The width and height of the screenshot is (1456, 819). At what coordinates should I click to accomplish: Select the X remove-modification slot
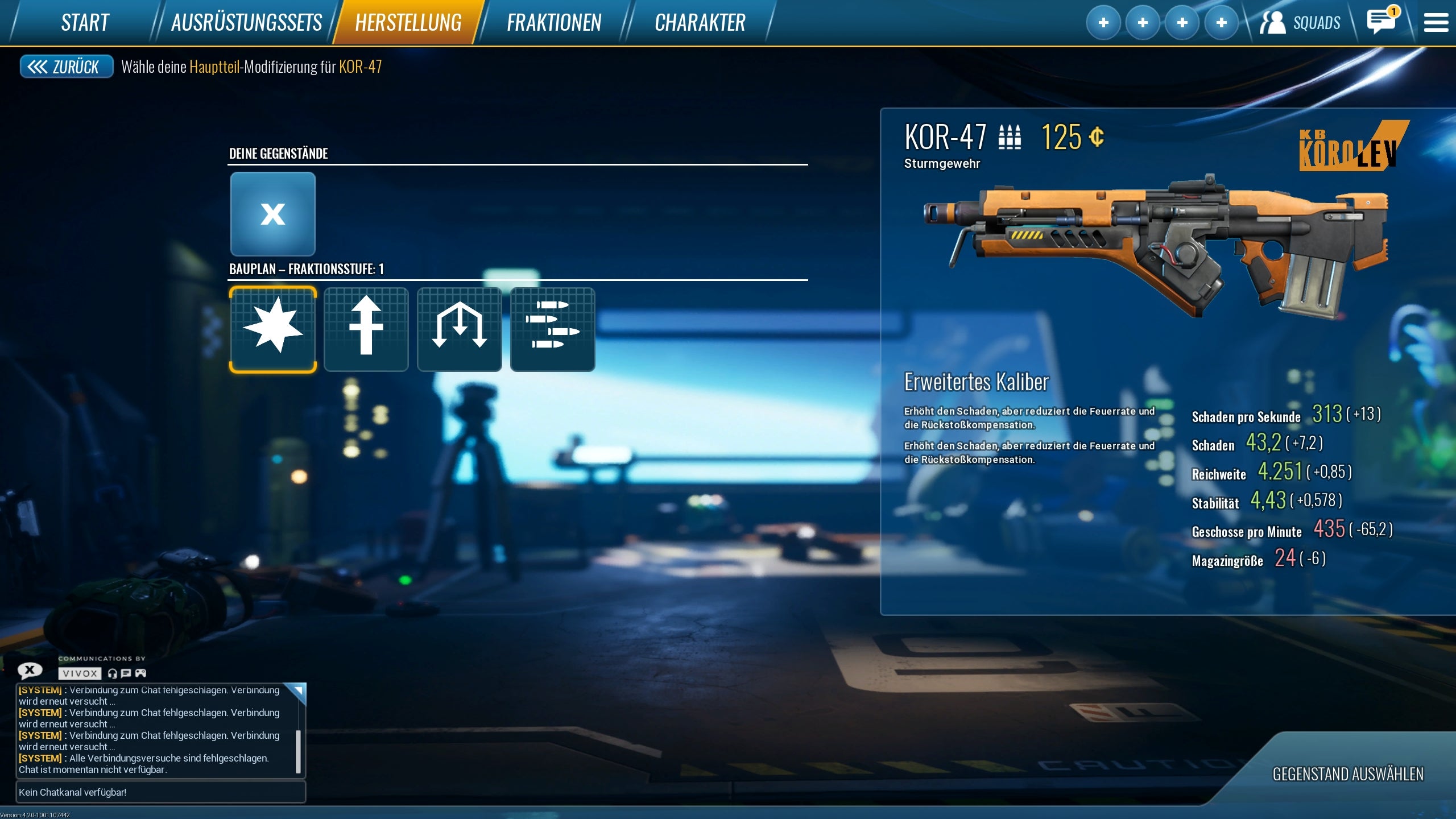click(x=273, y=214)
